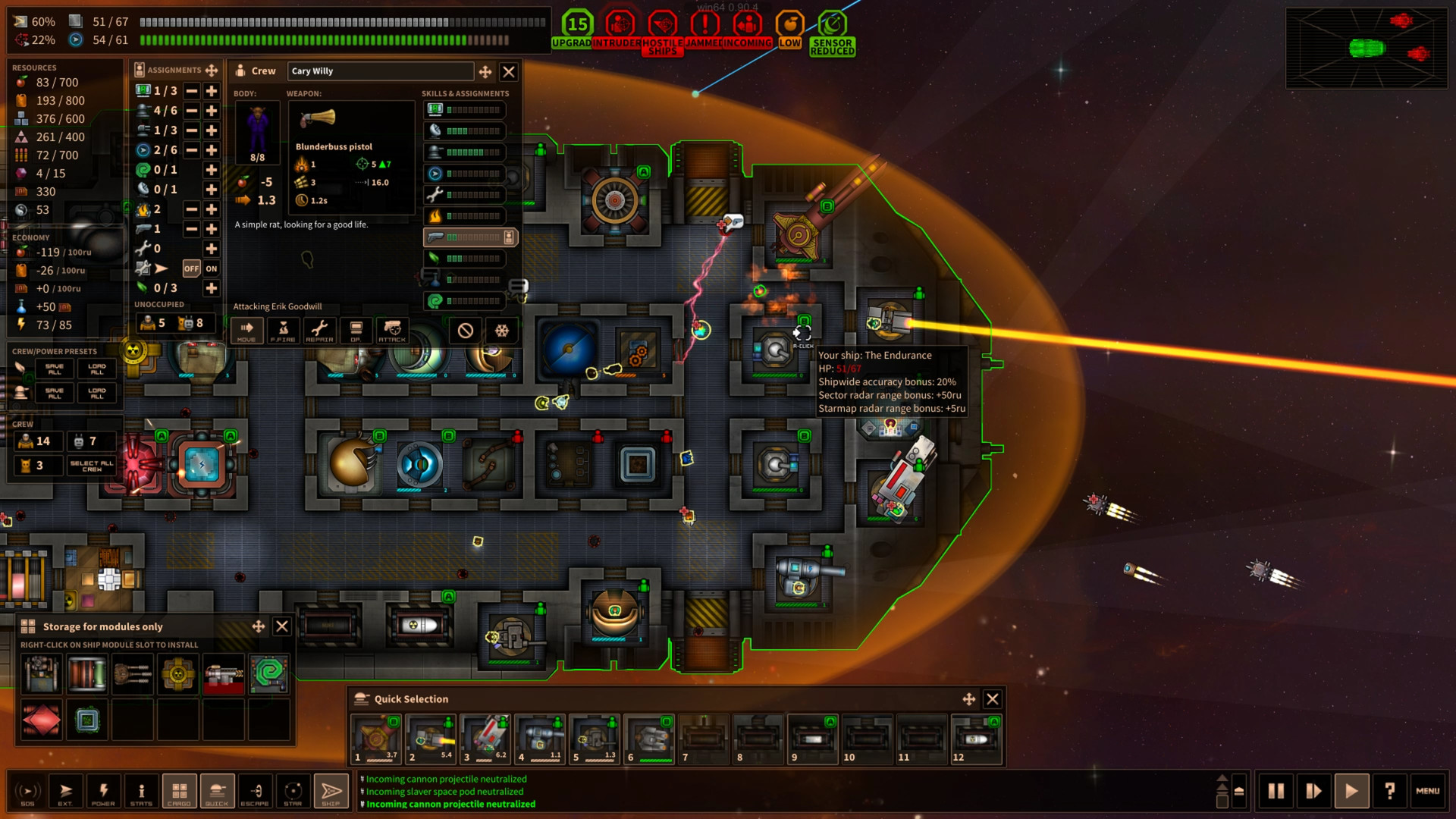Click SAVE ALL under Crew/Power Presets
The height and width of the screenshot is (819, 1456).
pos(53,369)
